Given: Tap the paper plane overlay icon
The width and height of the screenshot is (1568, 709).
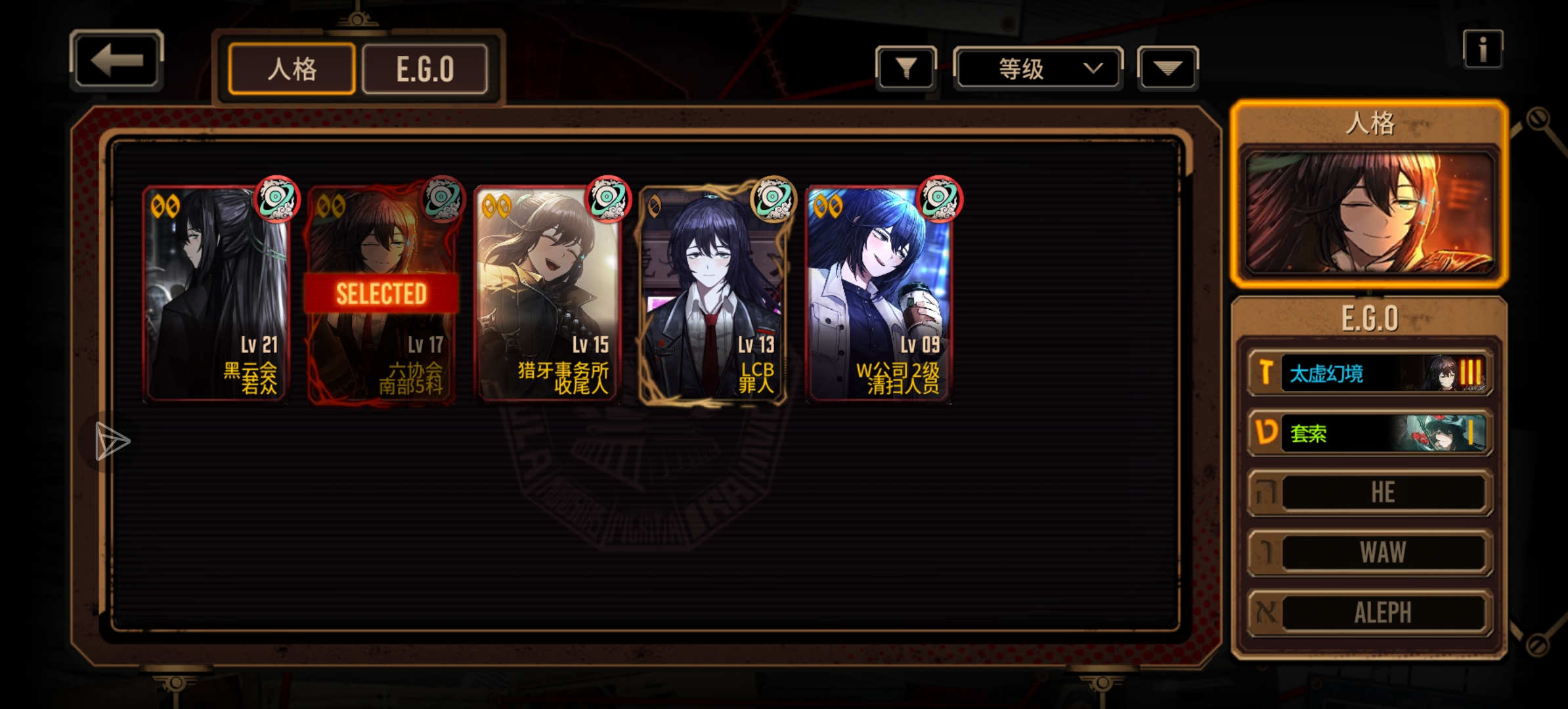Looking at the screenshot, I should click(x=112, y=441).
